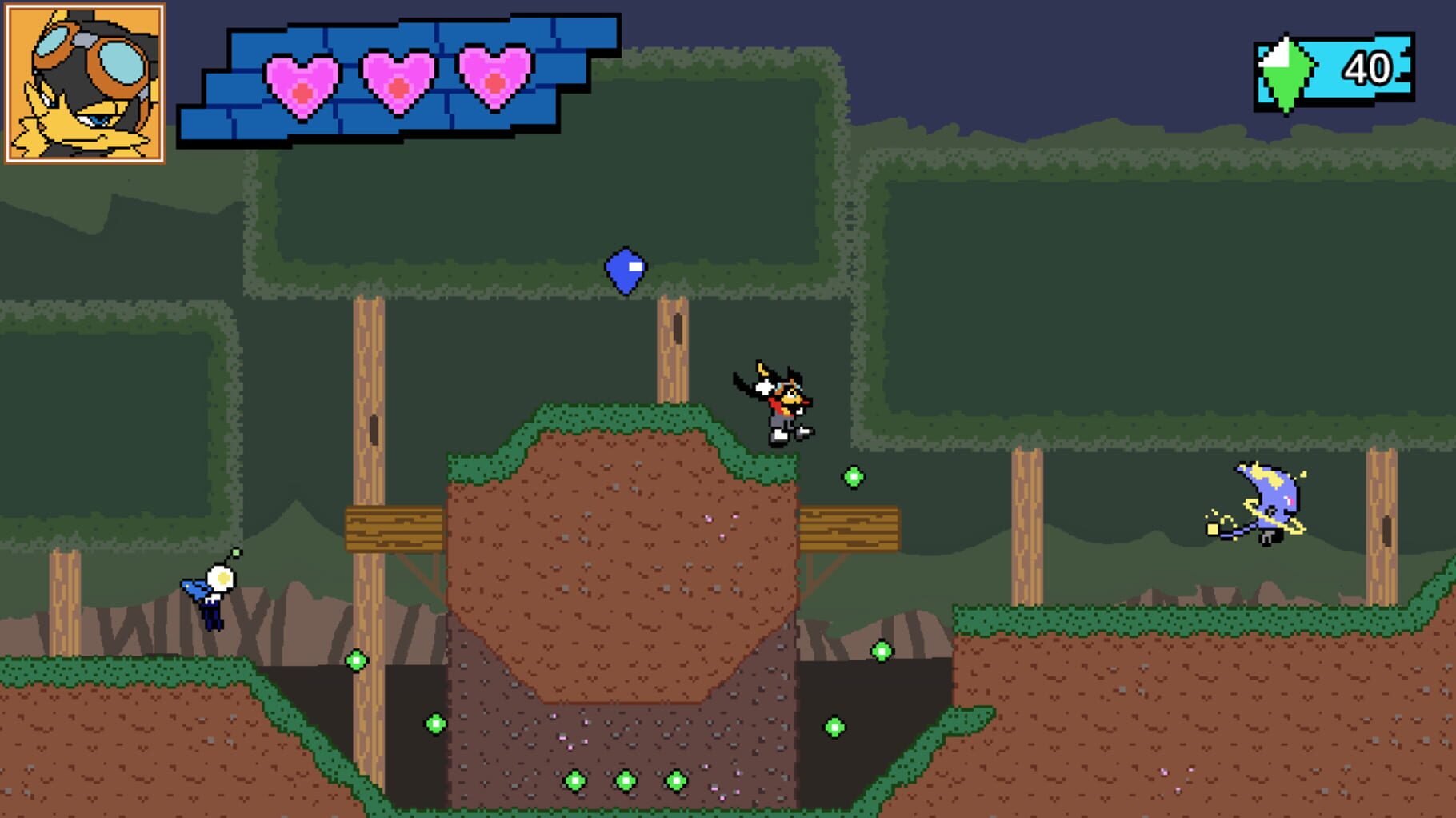Screen dimensions: 1456x818
Task: Click the gem above the left enemy
Action: (x=235, y=551)
